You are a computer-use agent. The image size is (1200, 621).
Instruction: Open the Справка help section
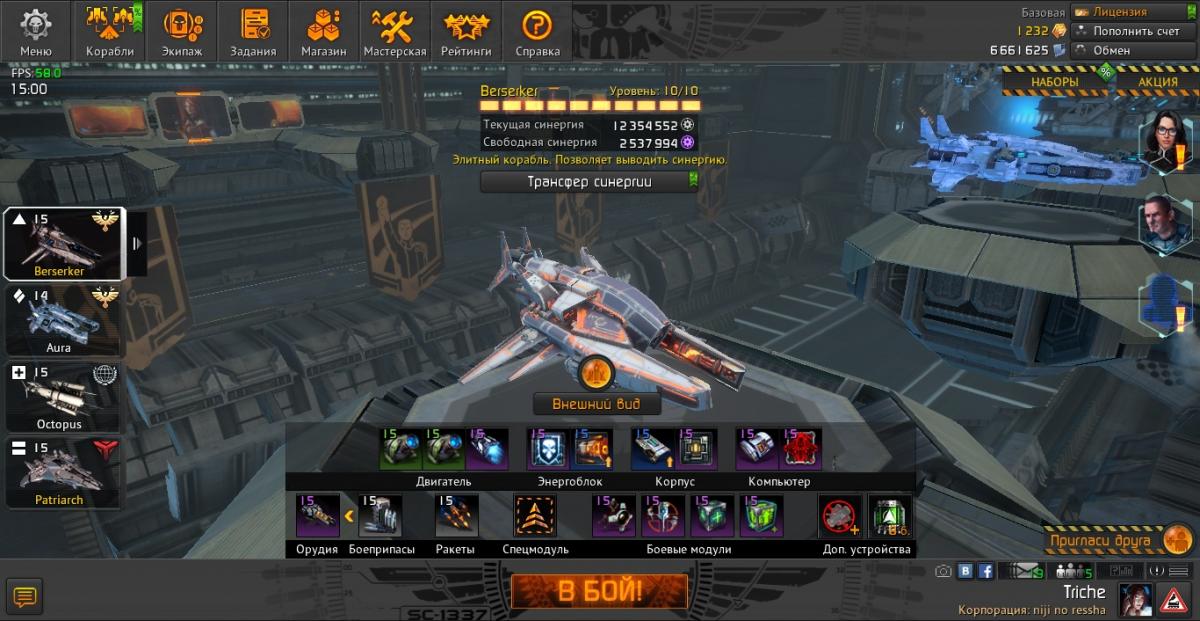(x=537, y=31)
